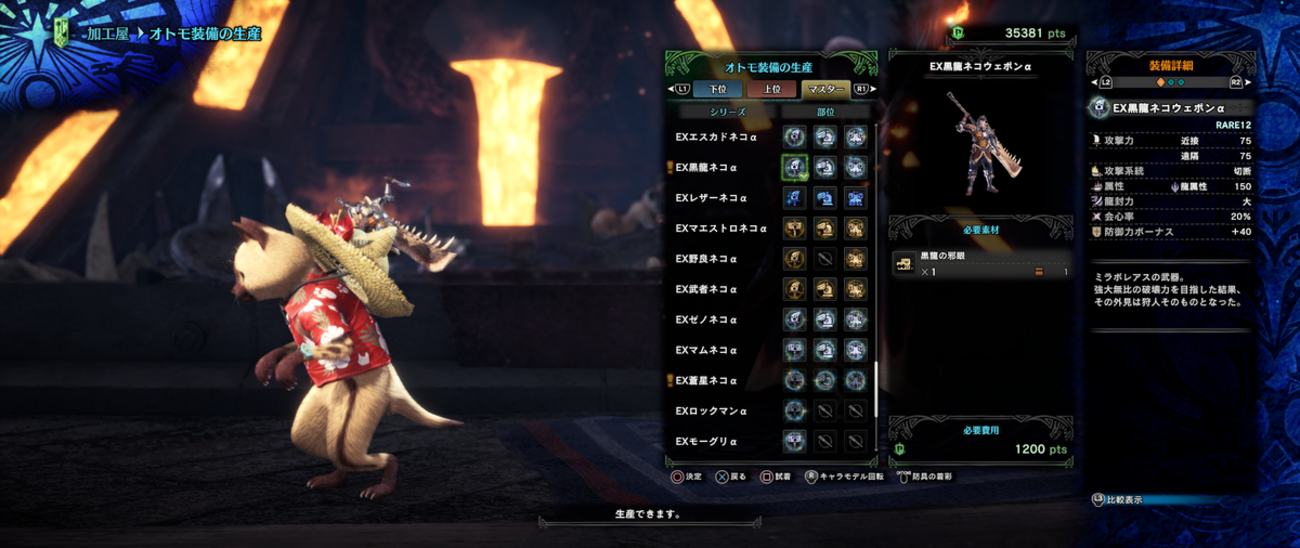1300x548 pixels.
Task: Click the 黒龍の邪眼 required material row
Action: click(x=984, y=265)
